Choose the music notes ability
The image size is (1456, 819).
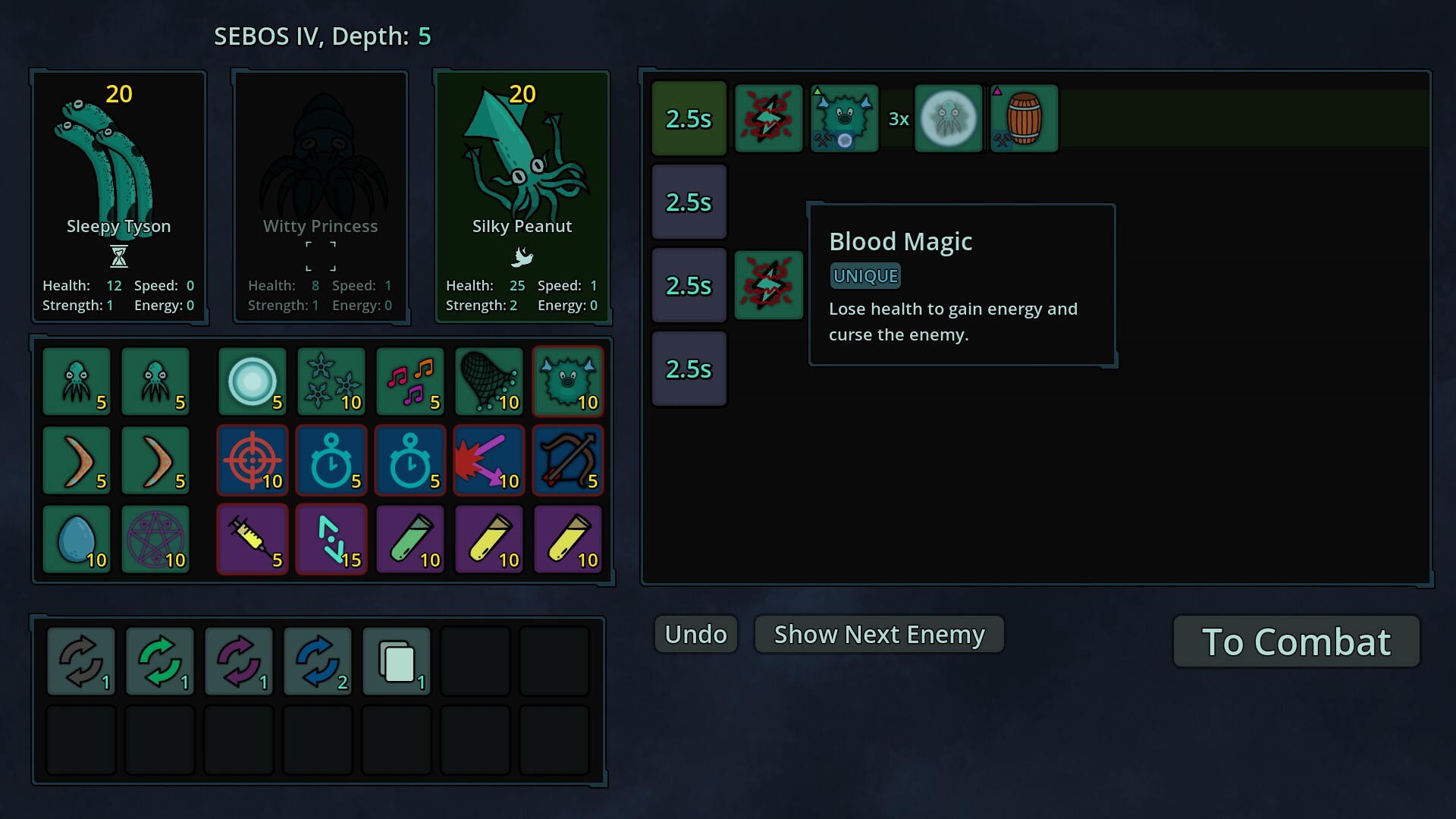[x=410, y=381]
